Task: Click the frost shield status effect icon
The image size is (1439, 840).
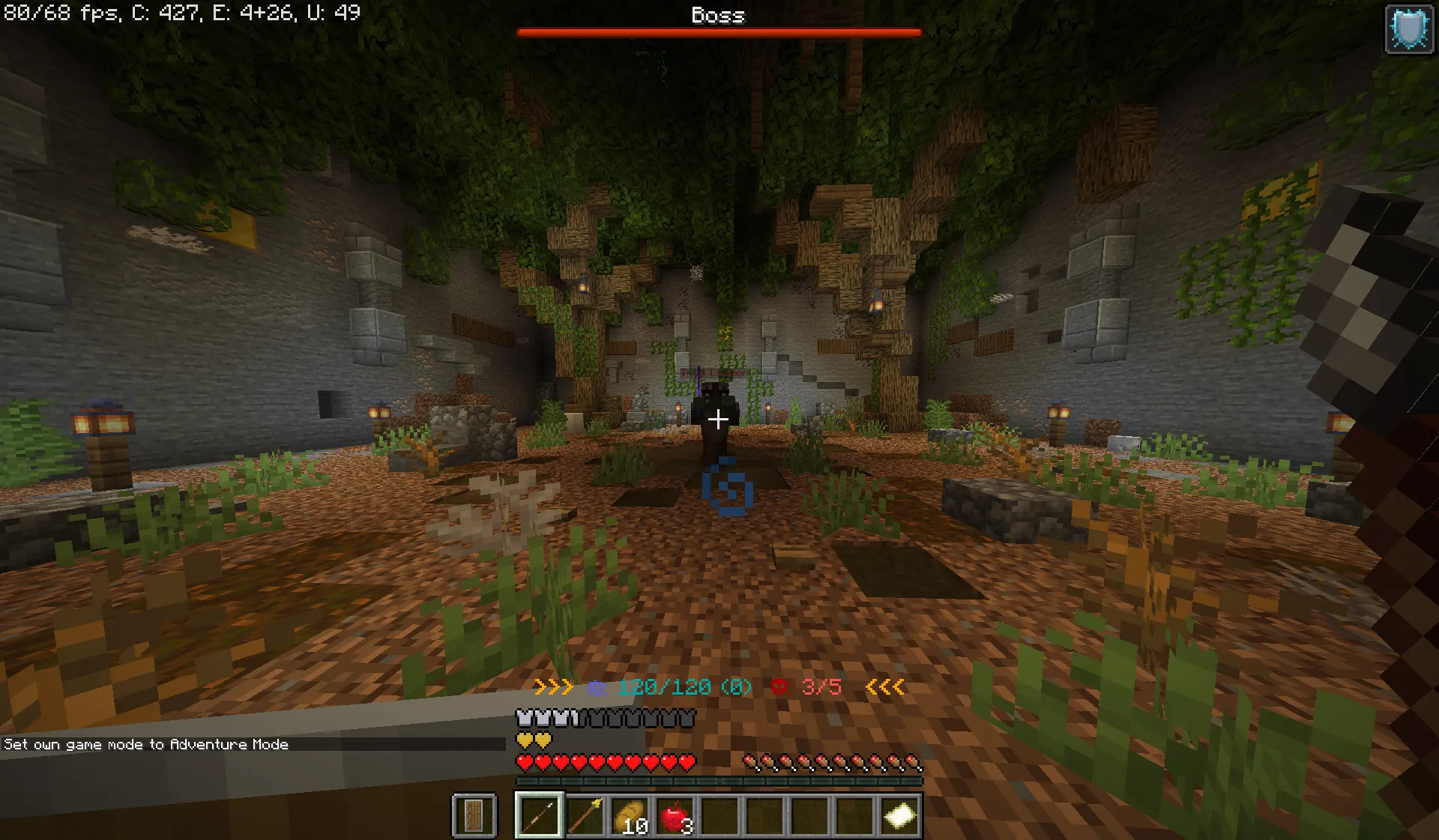Action: coord(1408,28)
